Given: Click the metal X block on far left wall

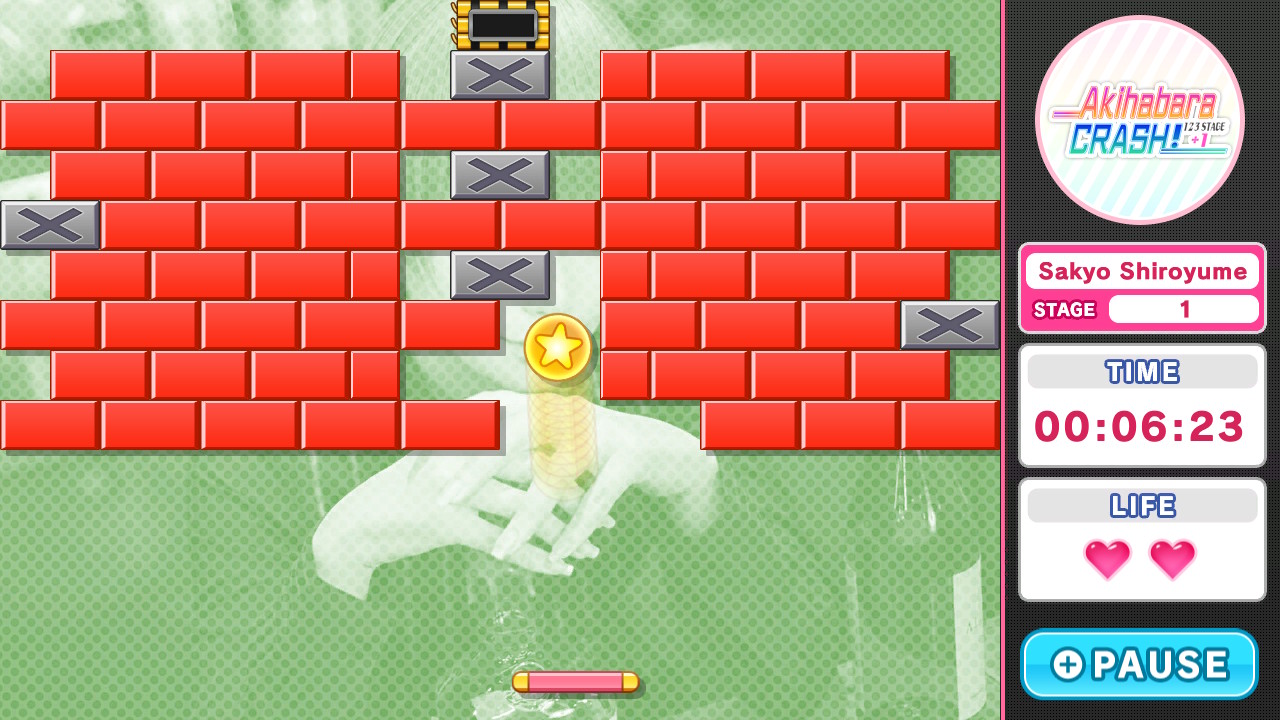Looking at the screenshot, I should coord(49,224).
